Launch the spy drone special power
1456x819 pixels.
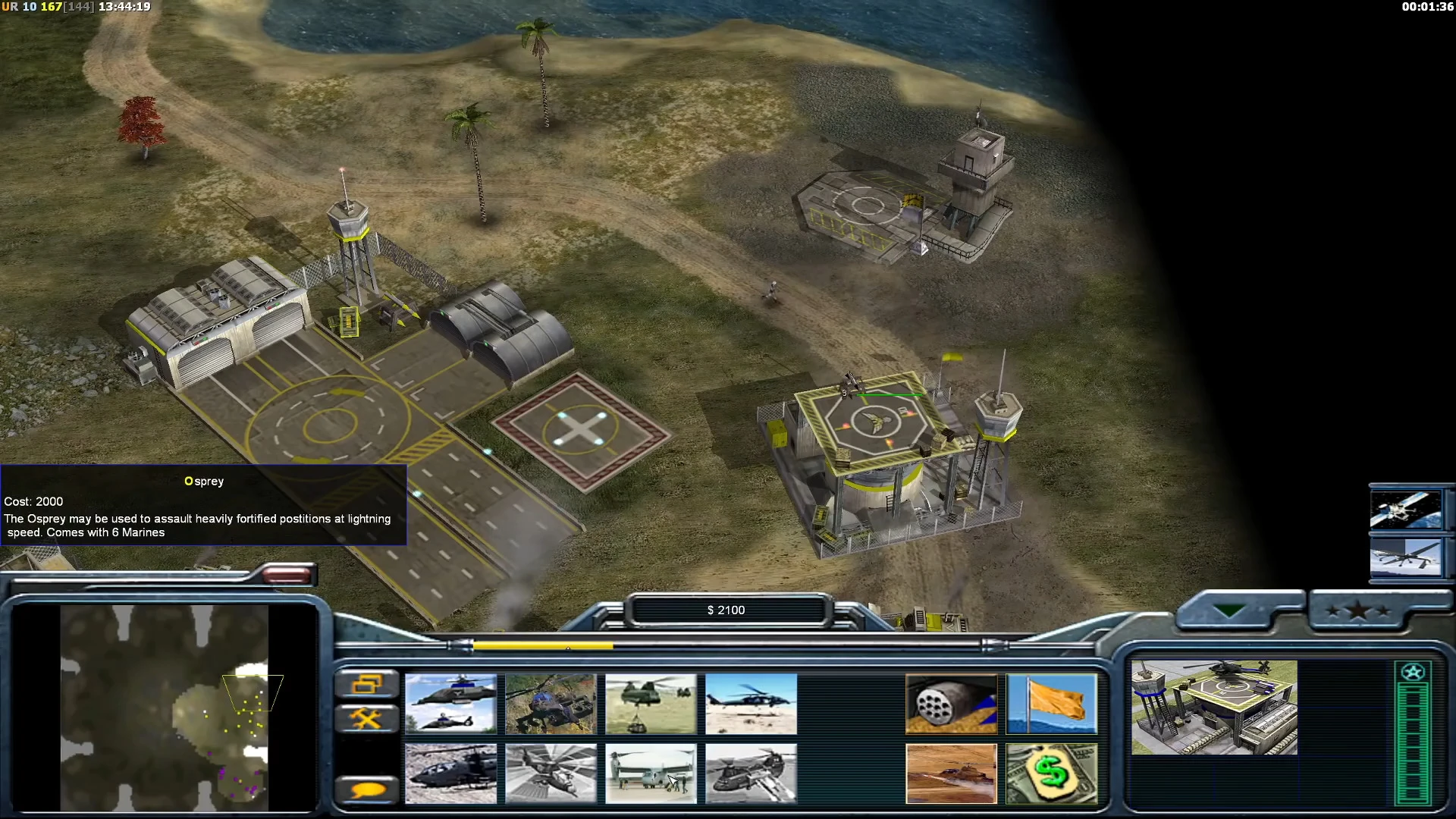click(x=1405, y=557)
